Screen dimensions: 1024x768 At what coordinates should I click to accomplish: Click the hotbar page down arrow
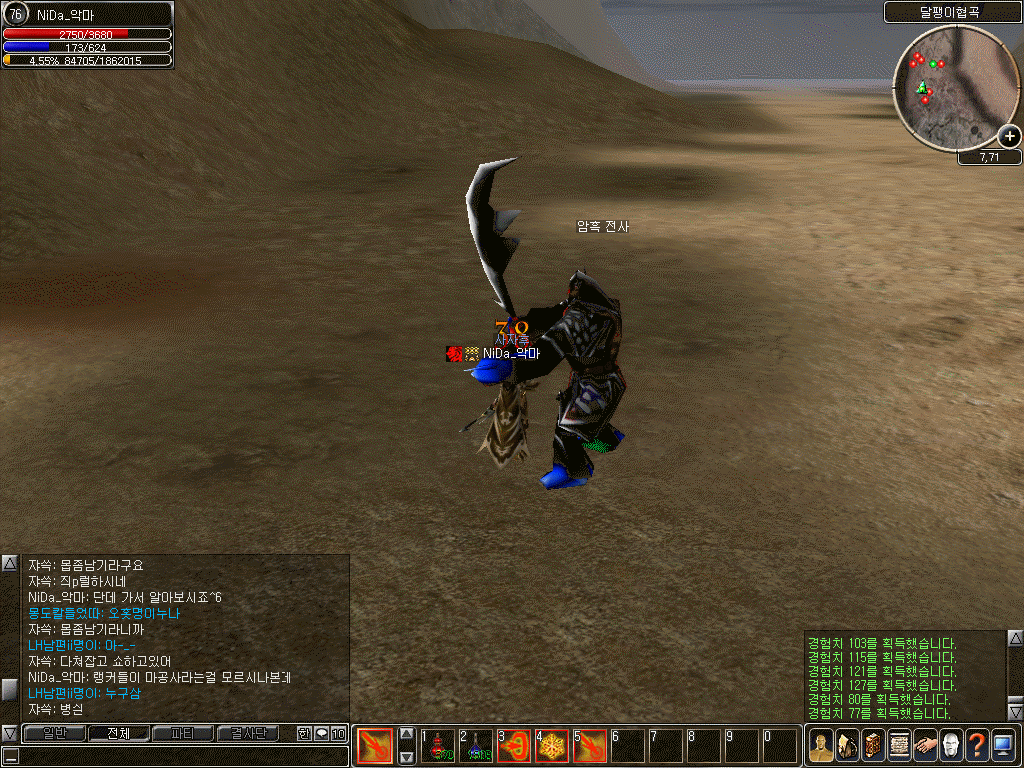tap(406, 757)
